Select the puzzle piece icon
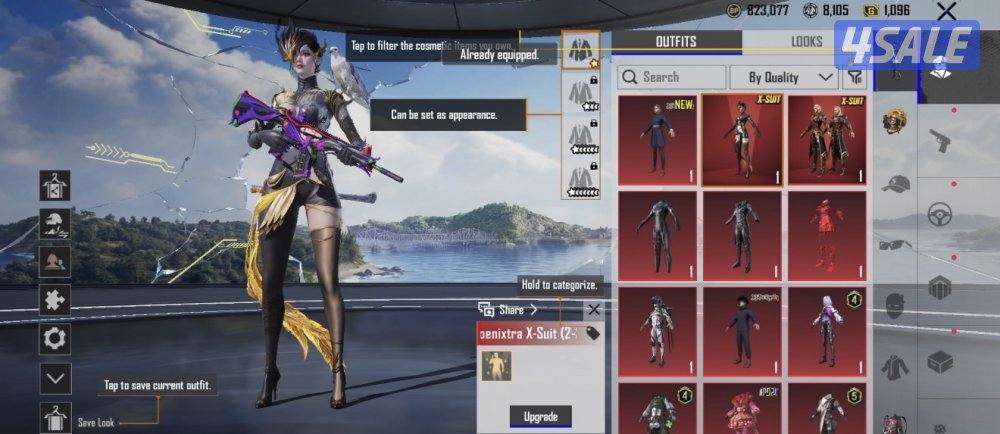Viewport: 1000px width, 434px height. pos(54,299)
